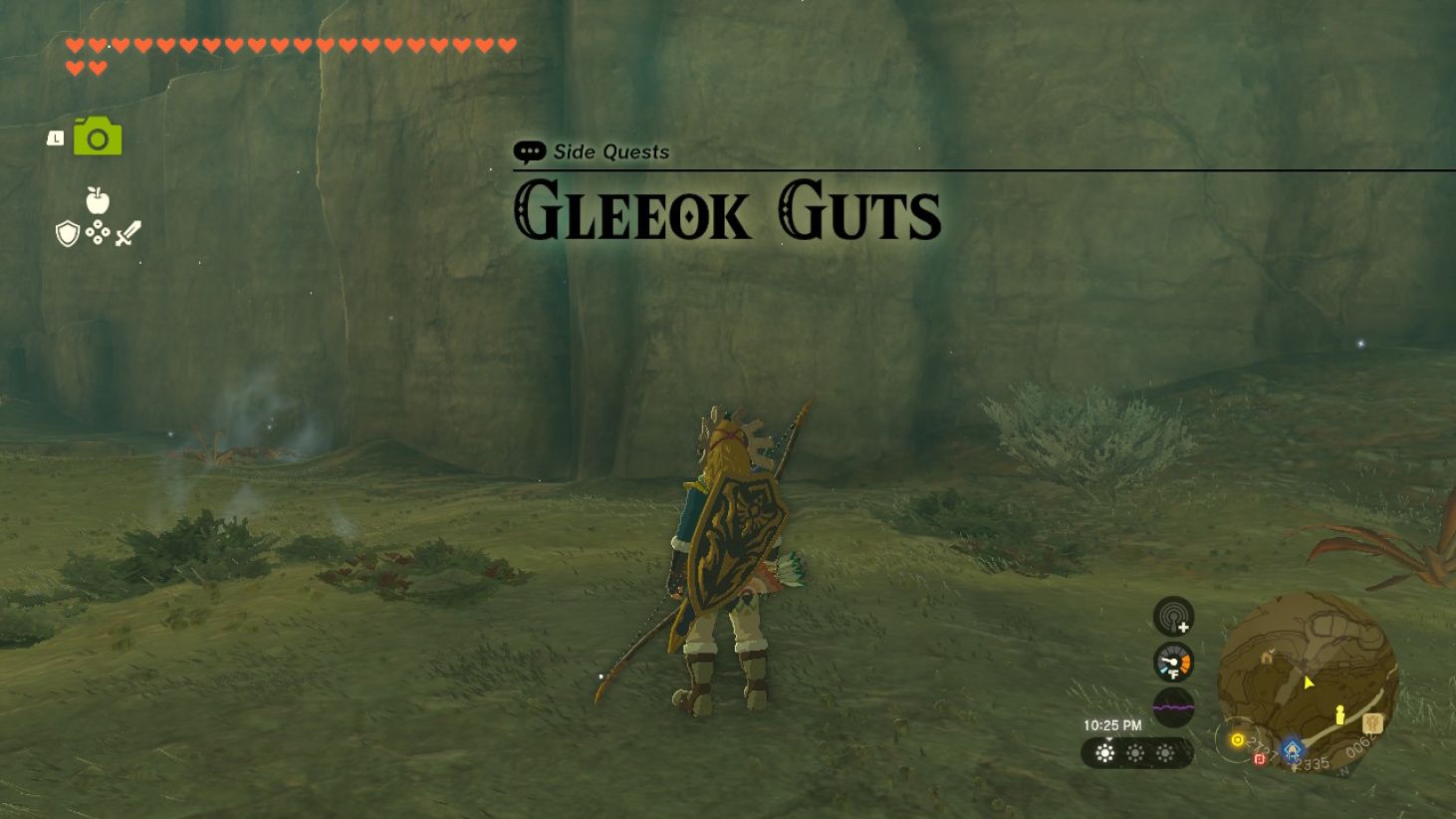Click the Side Quests speech bubble icon
1456x819 pixels.
(529, 151)
